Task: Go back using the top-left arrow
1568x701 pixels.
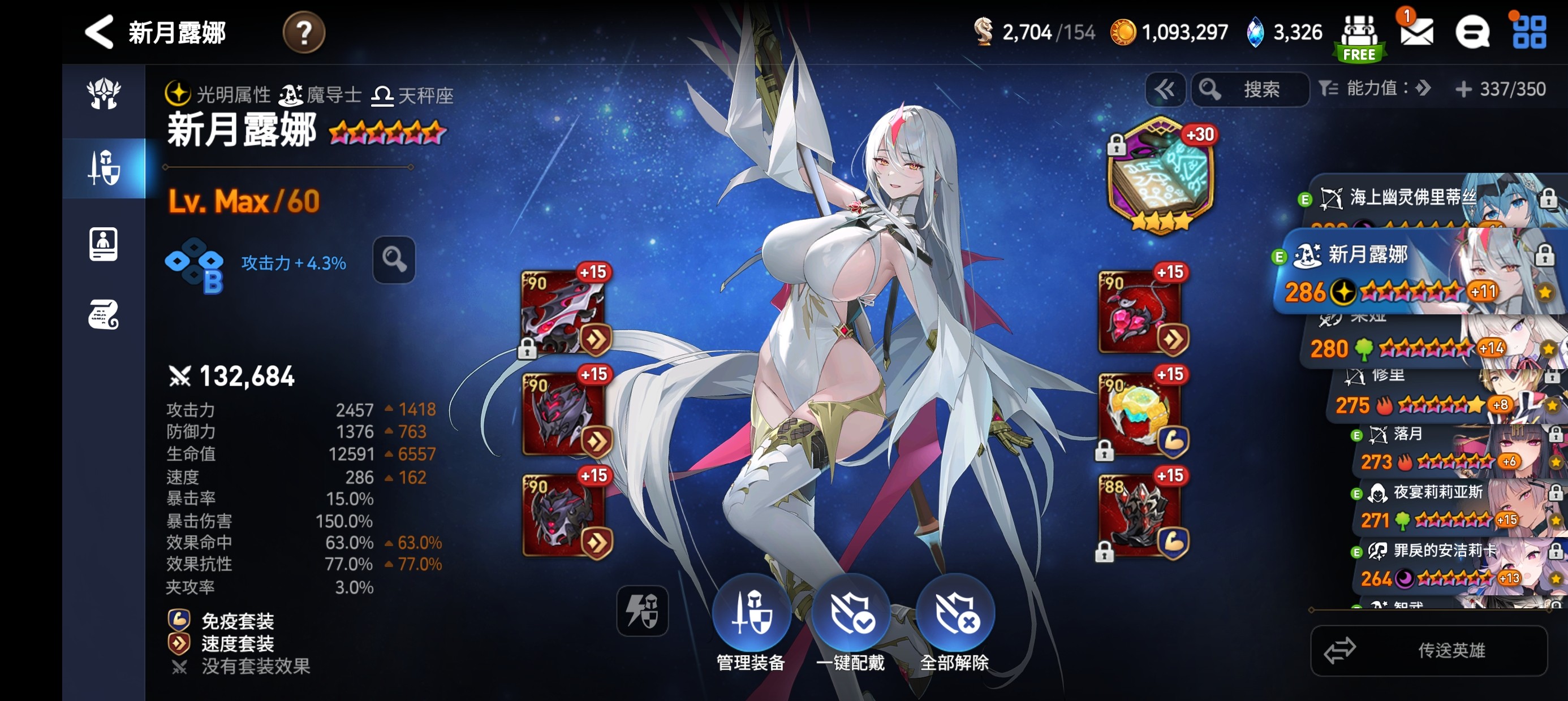Action: tap(99, 32)
